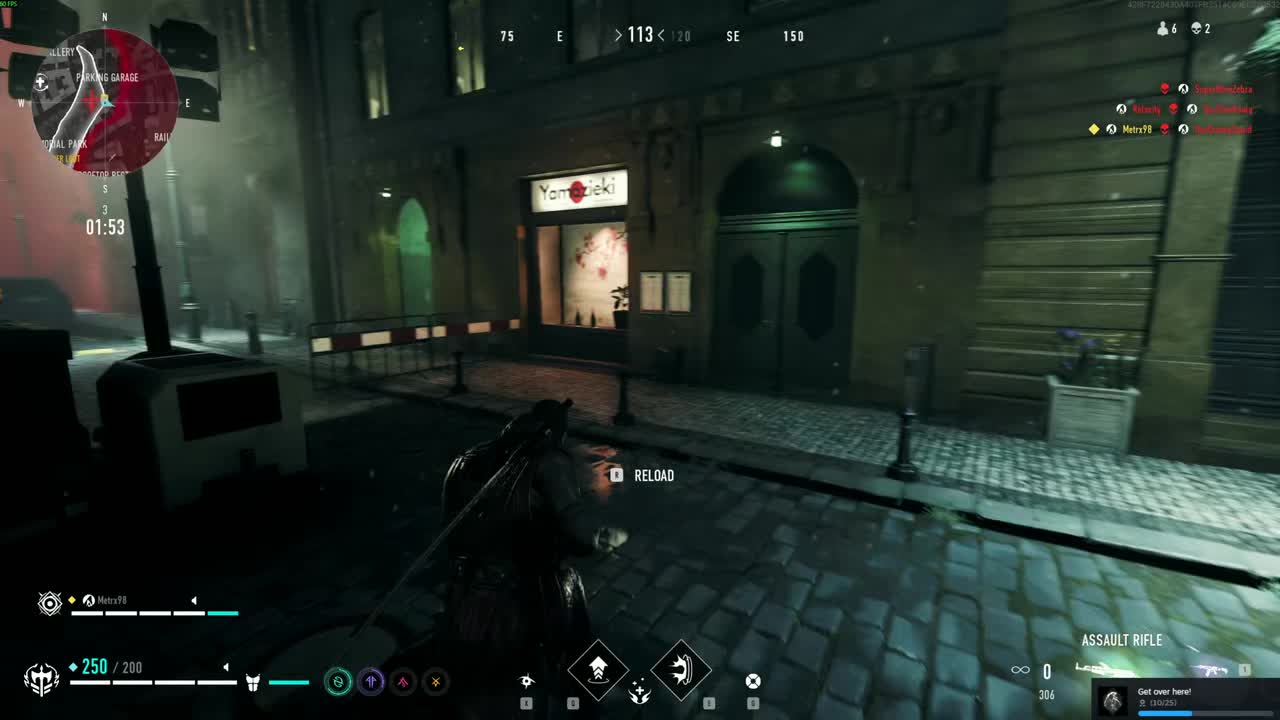The image size is (1280, 720).
Task: Select the green circular passive icon
Action: pos(339,682)
